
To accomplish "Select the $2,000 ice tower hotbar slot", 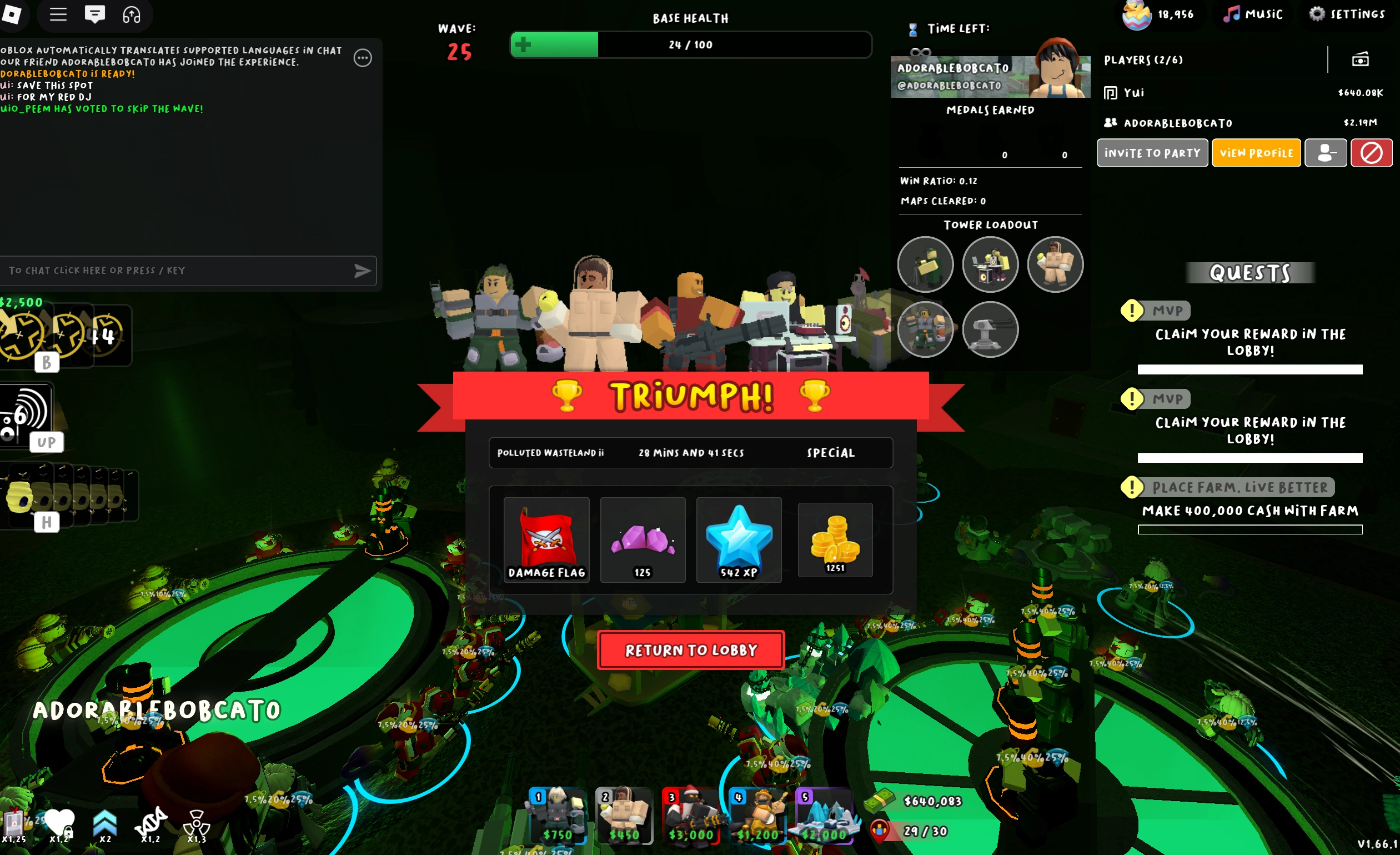I will click(x=826, y=817).
